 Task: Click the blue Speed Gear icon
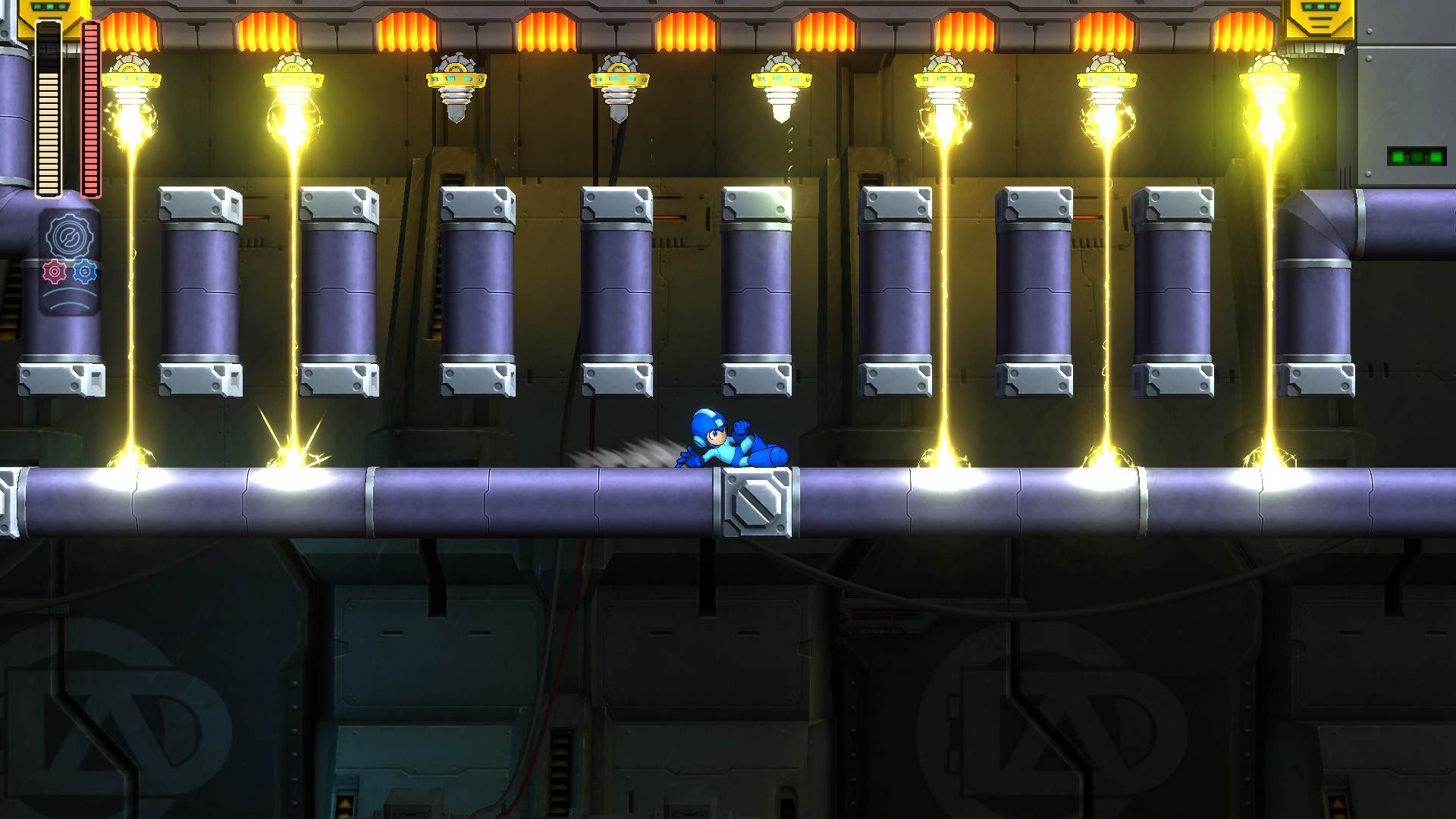pyautogui.click(x=84, y=271)
